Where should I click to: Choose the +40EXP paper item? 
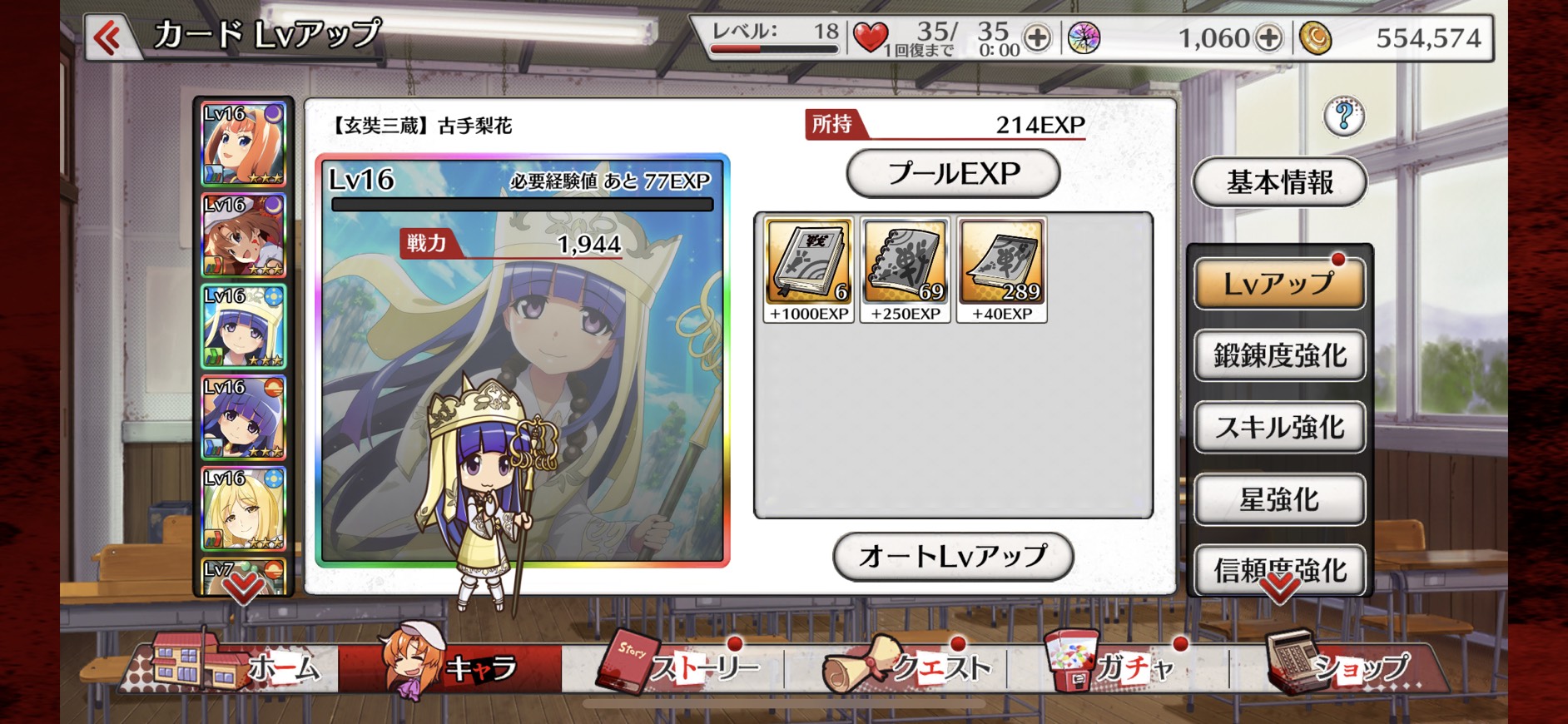tap(1002, 270)
